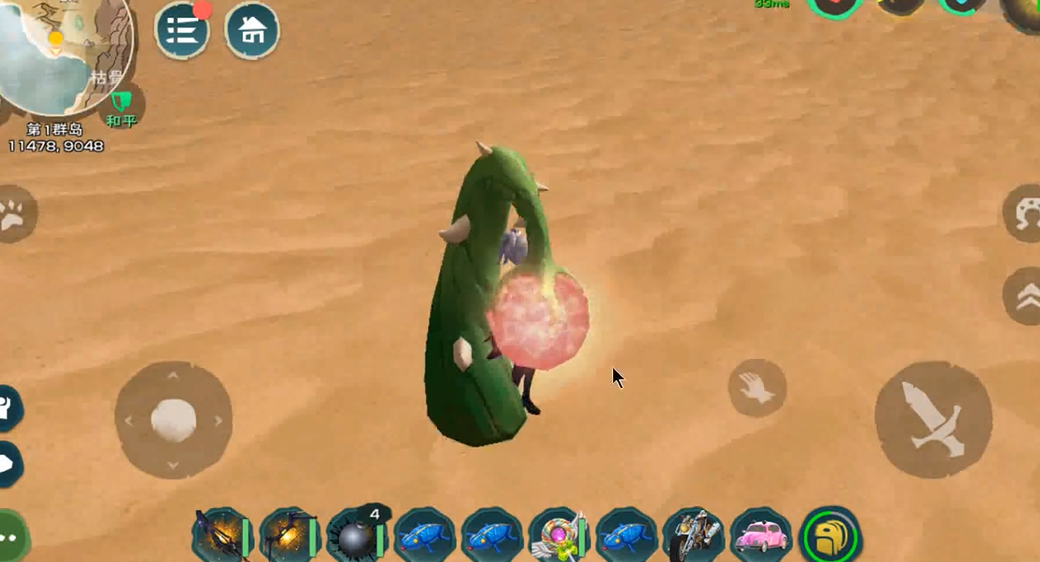Select the motorcycle hotbar slot
1040x562 pixels.
[694, 537]
